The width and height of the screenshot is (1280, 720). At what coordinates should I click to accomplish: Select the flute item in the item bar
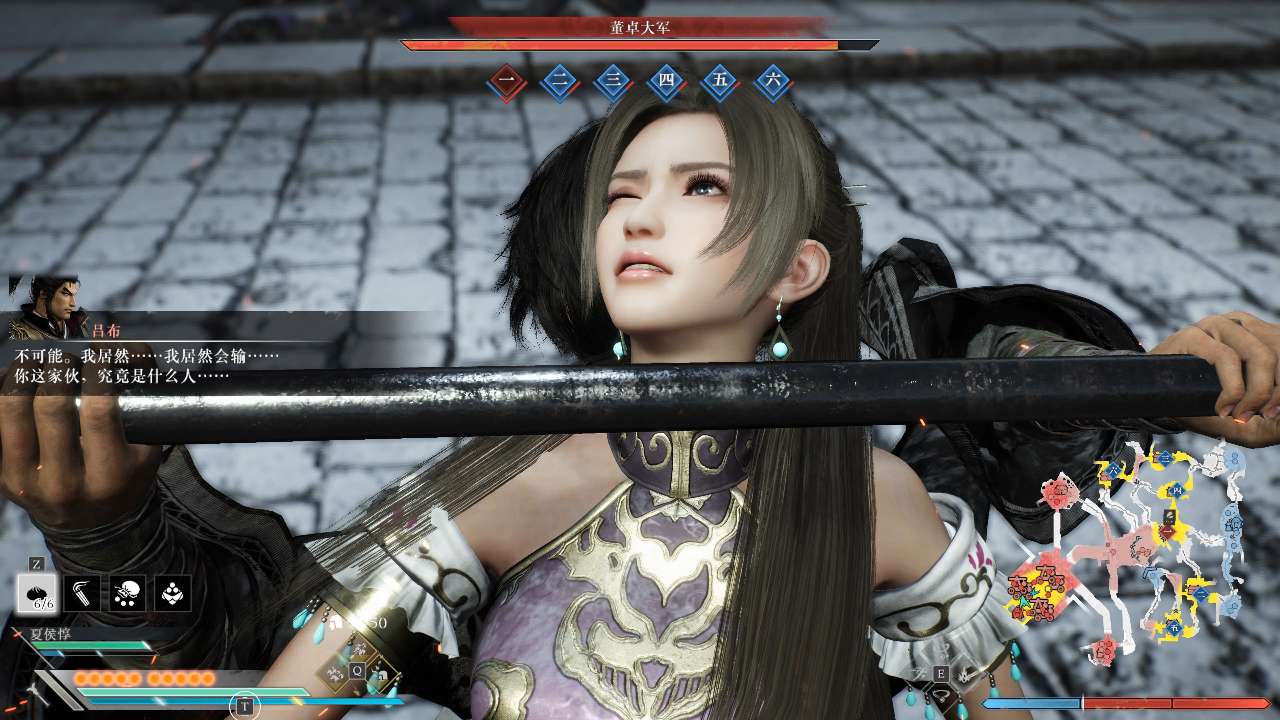pos(82,593)
